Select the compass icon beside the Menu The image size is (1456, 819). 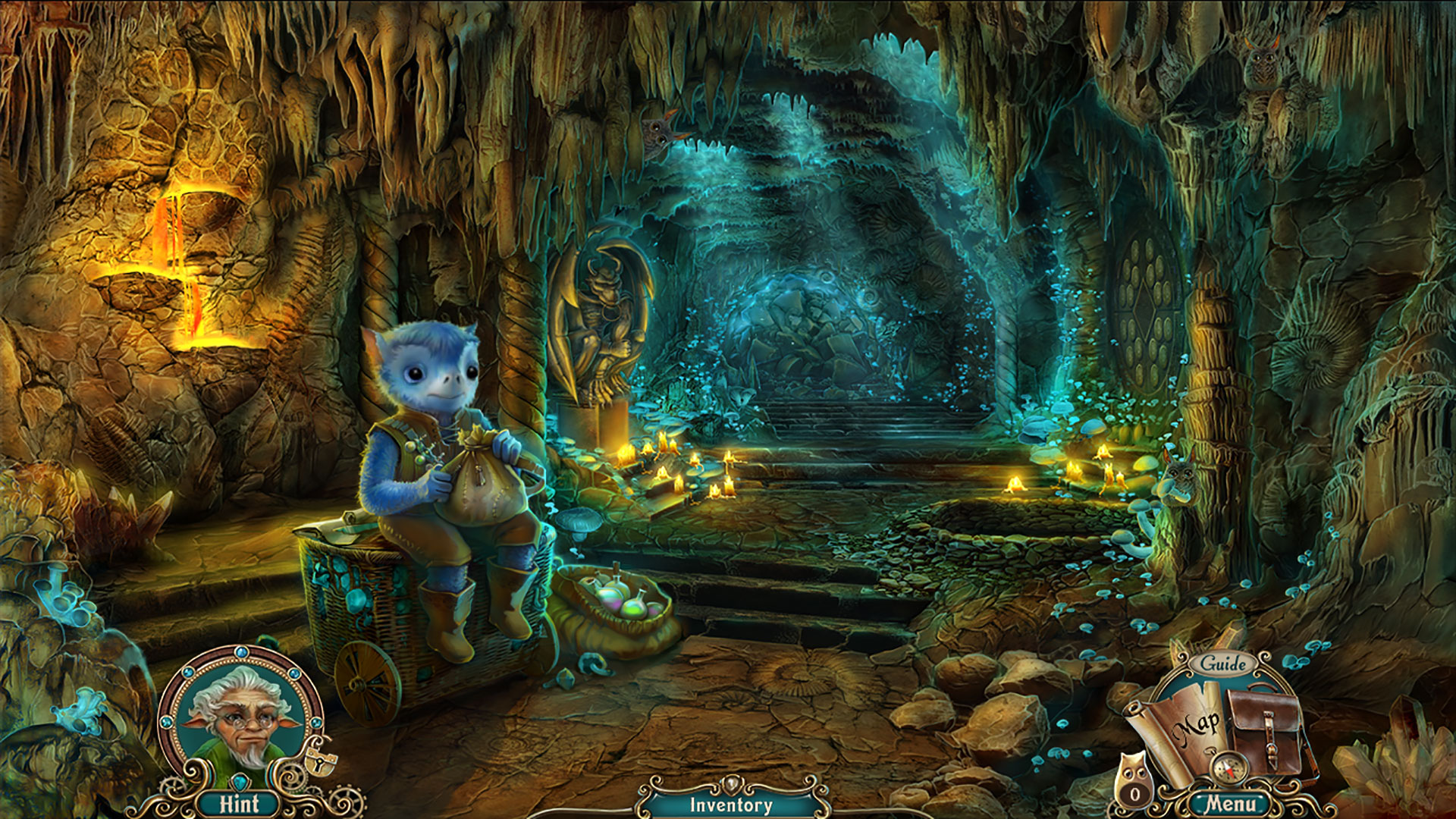pyautogui.click(x=1228, y=767)
